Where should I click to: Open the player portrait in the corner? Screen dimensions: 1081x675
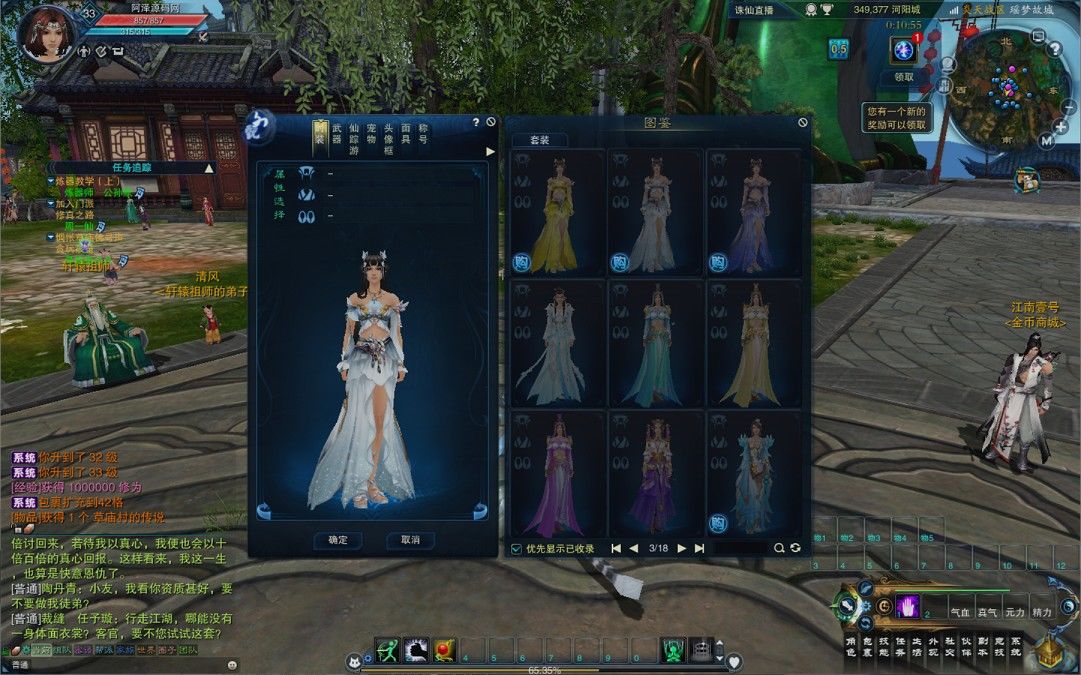[46, 34]
